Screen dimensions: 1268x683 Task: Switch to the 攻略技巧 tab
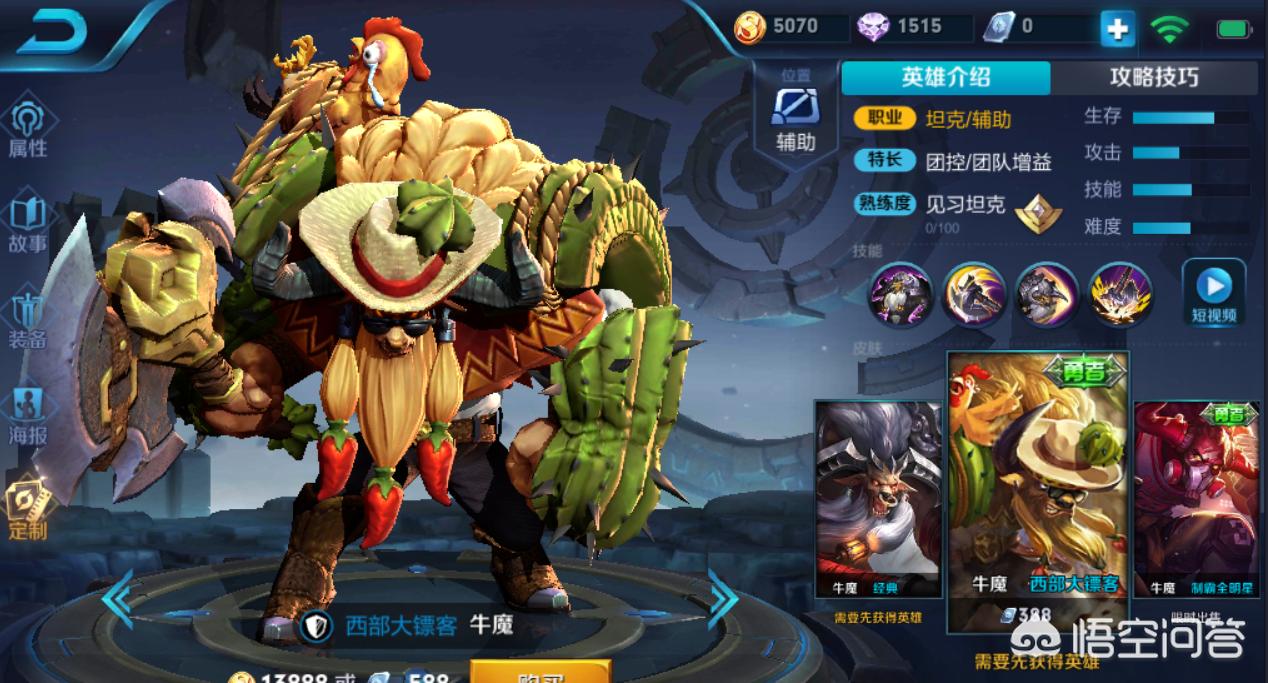(x=1154, y=78)
